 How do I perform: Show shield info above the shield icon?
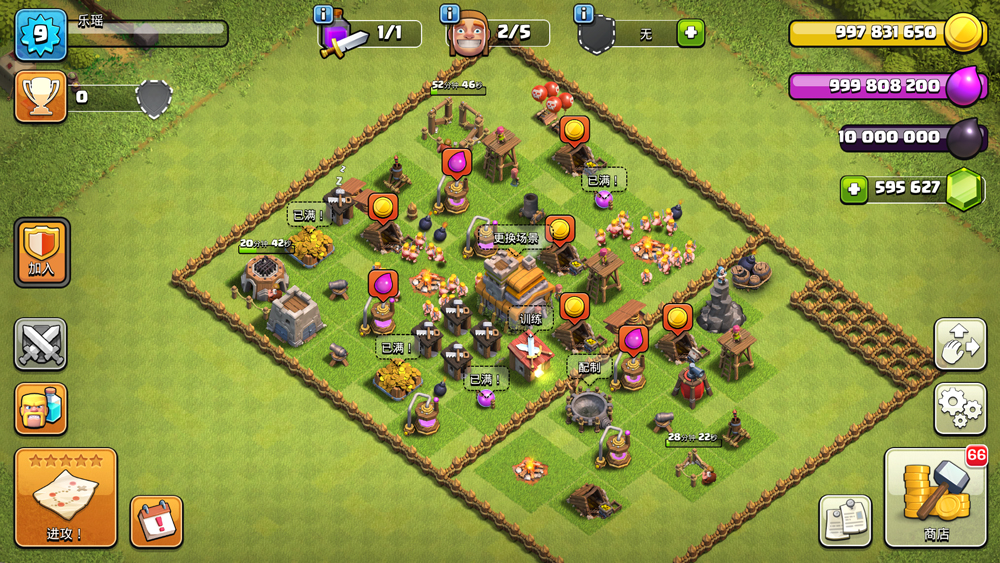(584, 14)
